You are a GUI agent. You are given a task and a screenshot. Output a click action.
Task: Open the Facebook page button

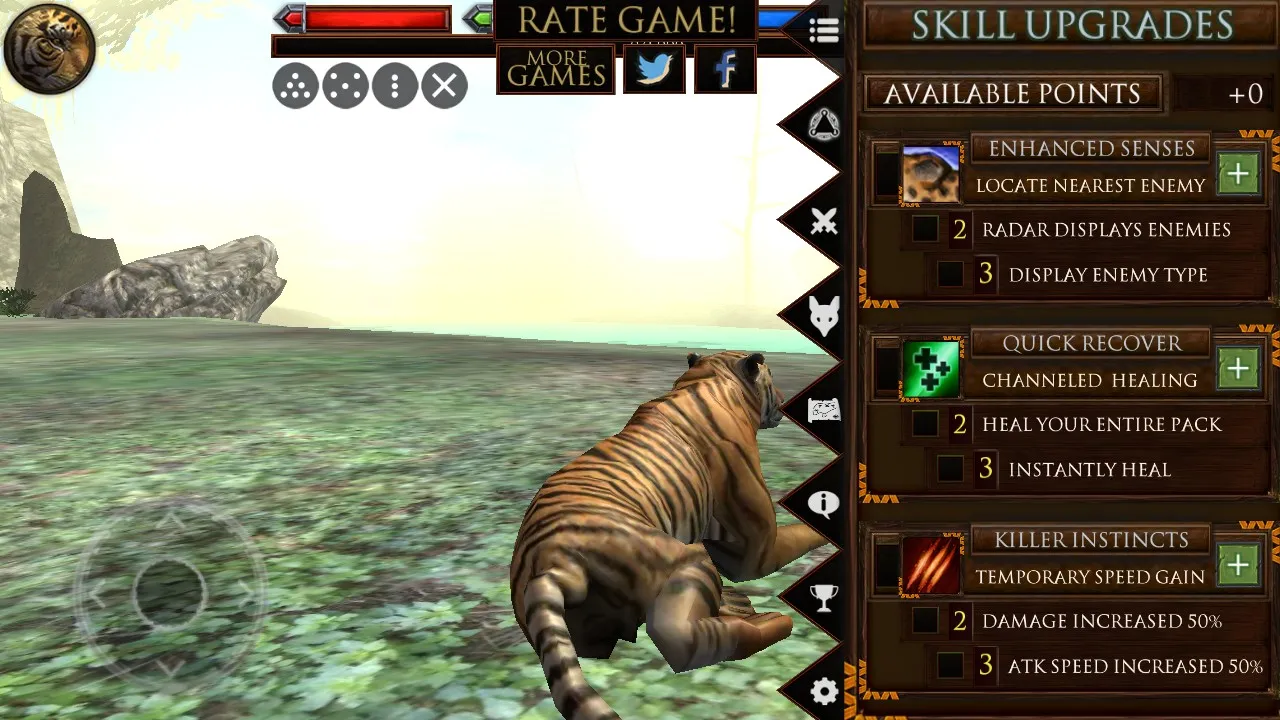(x=725, y=69)
